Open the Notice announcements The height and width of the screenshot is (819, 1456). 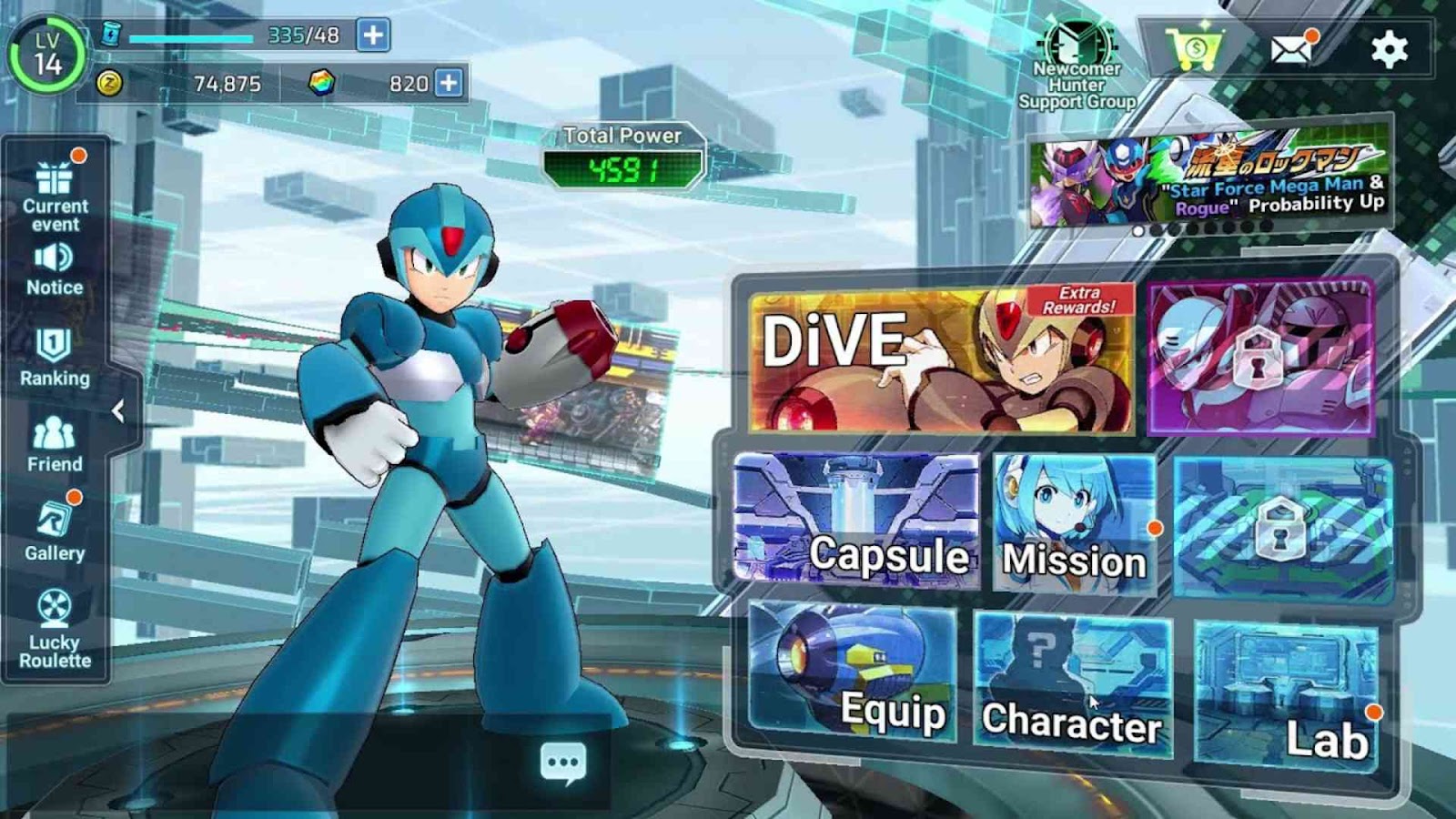pyautogui.click(x=55, y=269)
